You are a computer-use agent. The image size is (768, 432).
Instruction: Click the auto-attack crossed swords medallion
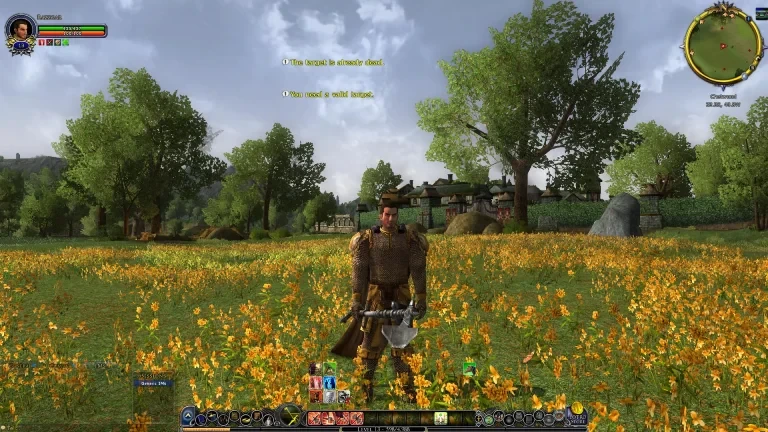pos(291,416)
